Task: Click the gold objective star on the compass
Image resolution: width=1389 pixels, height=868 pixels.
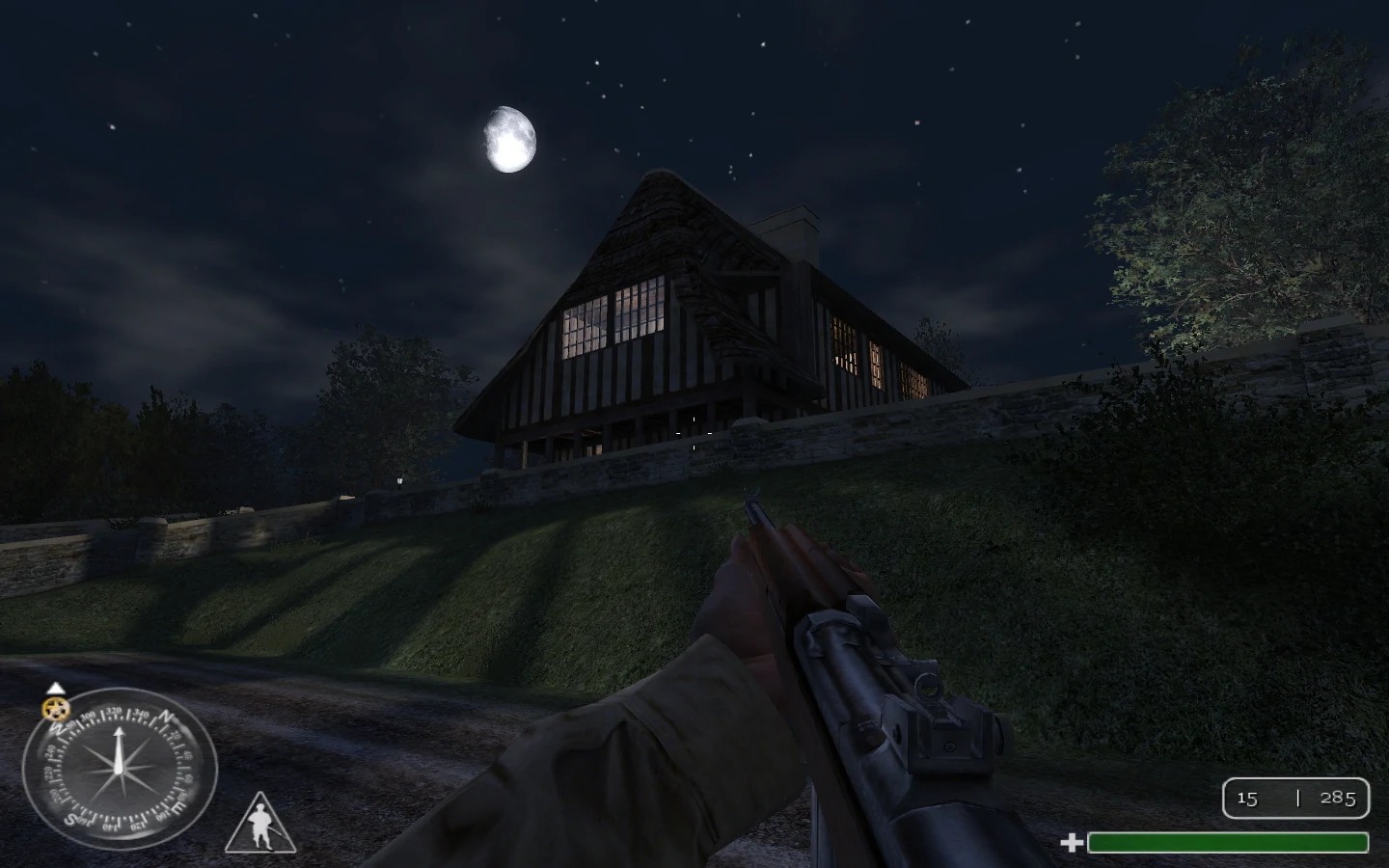Action: point(55,708)
